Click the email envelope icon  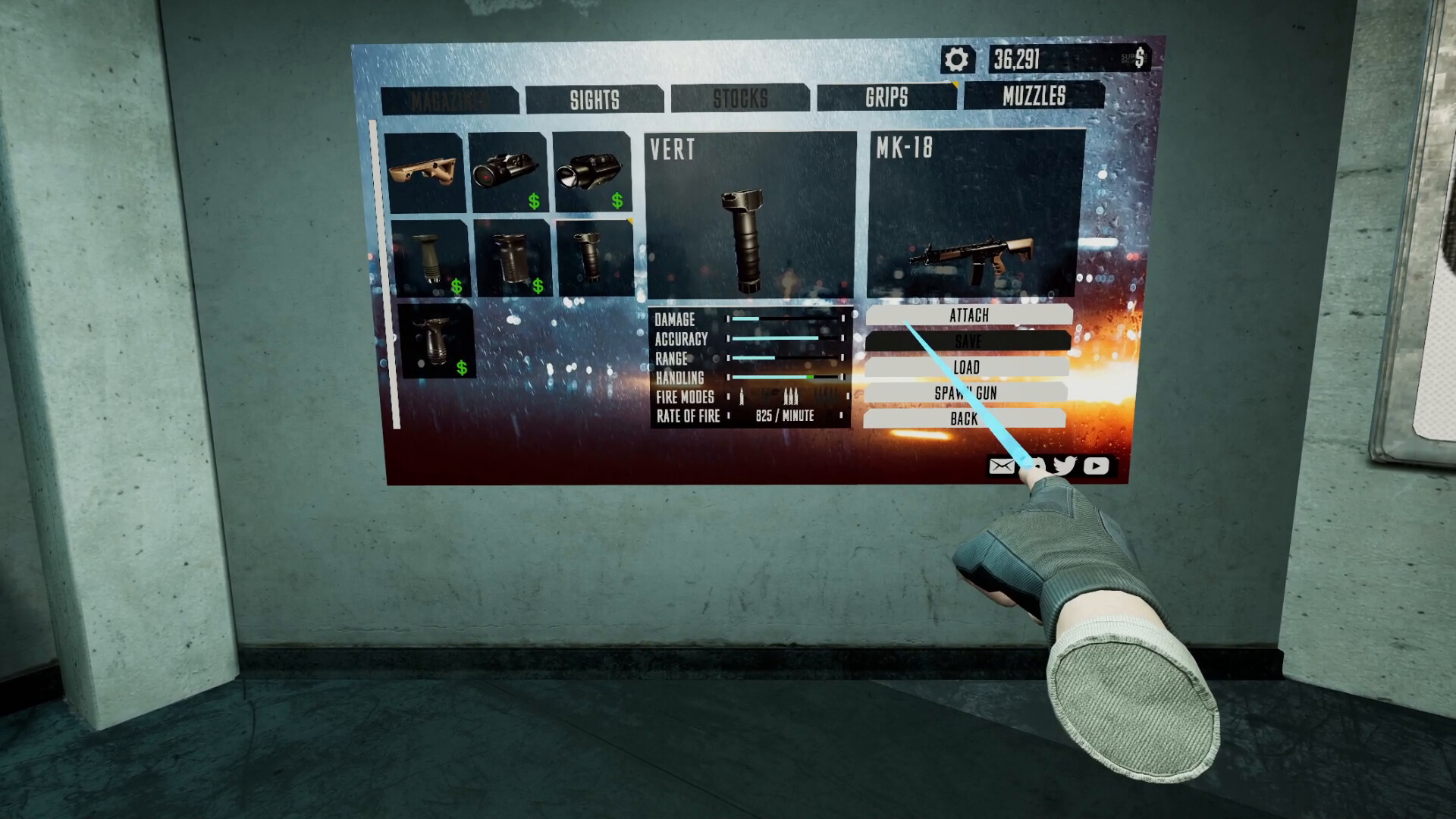[1002, 466]
